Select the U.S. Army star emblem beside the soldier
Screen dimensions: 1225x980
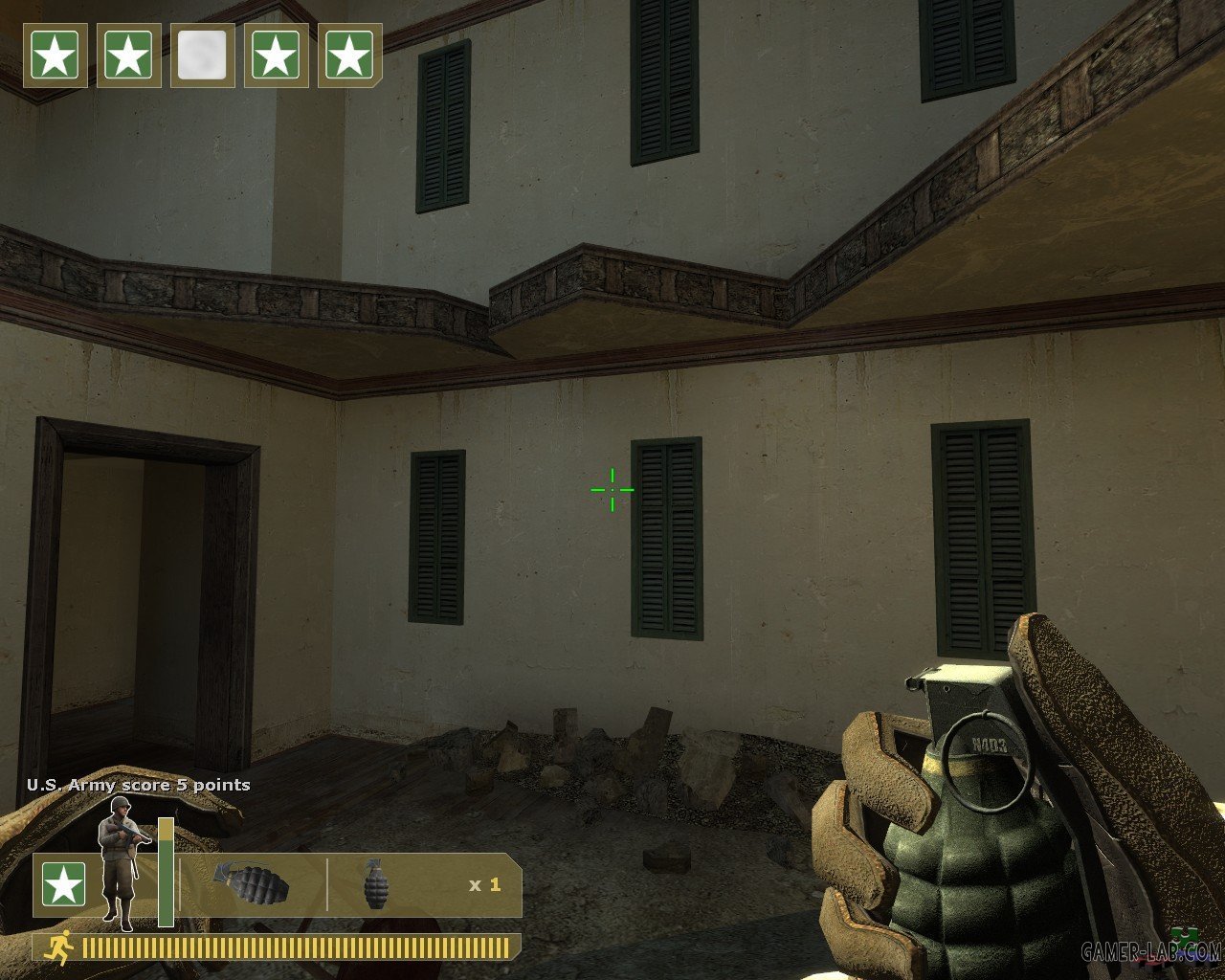[x=63, y=884]
